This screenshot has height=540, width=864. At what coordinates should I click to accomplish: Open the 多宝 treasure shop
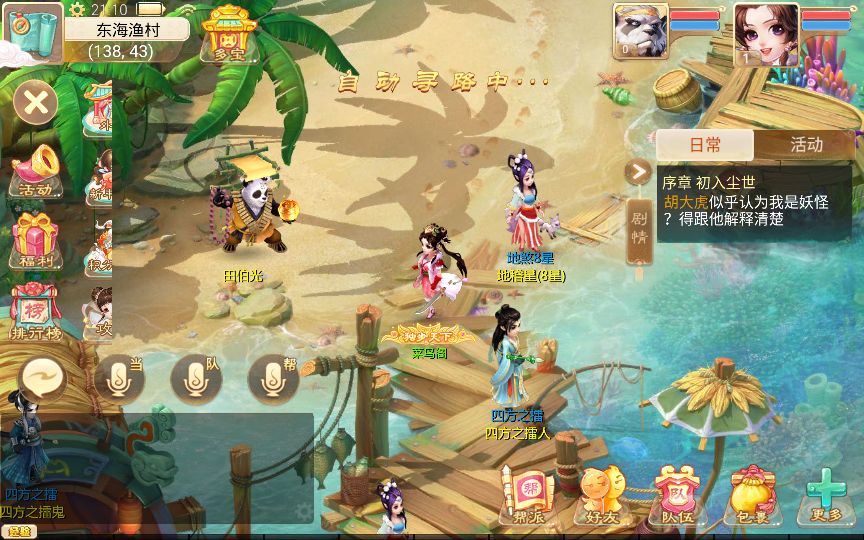pos(229,33)
